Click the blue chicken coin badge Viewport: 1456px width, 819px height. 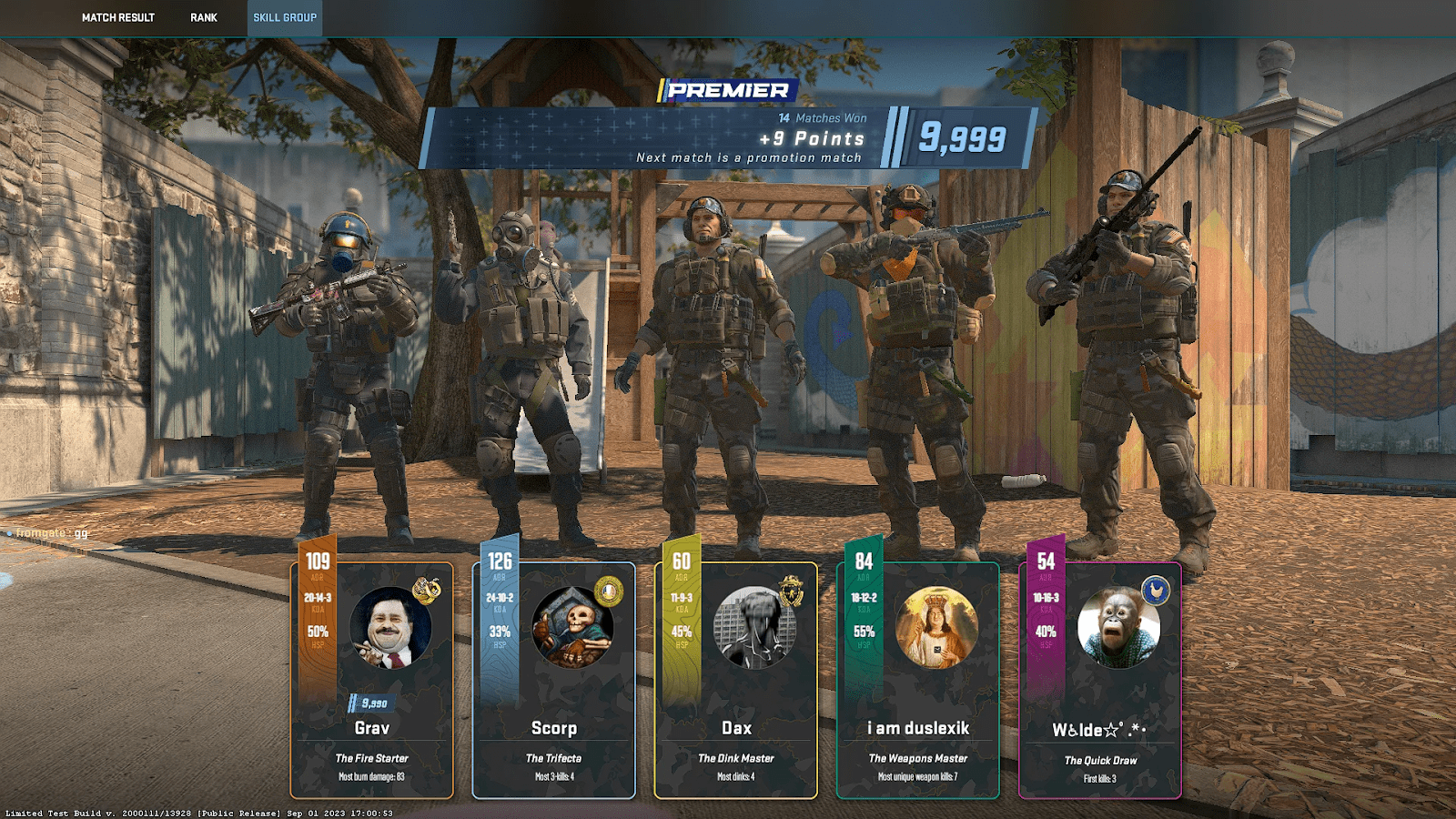(1156, 591)
